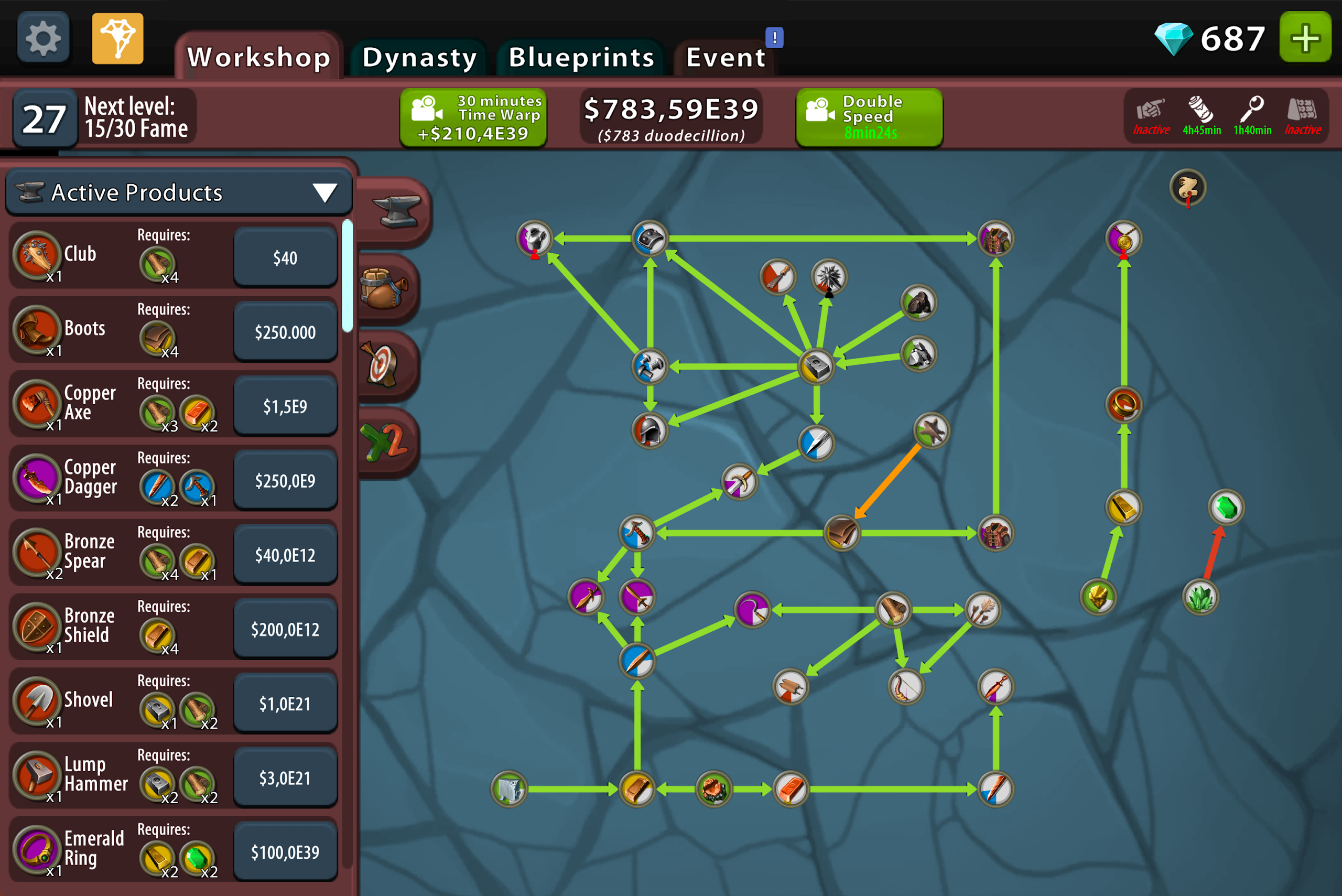Purchase the Emerald Ring for $100,0E39
This screenshot has height=896, width=1342.
point(285,852)
